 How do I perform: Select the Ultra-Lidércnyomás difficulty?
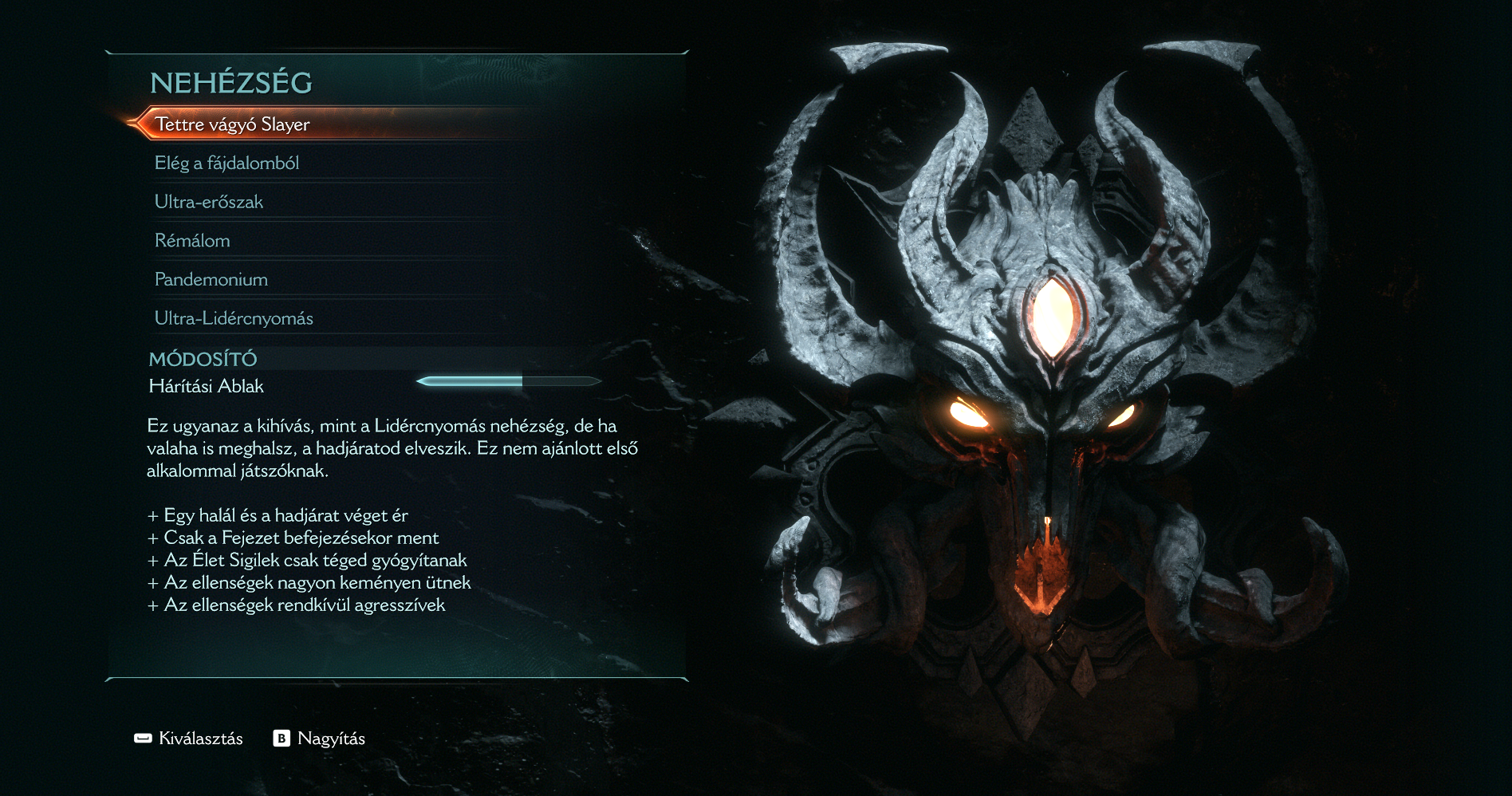point(234,318)
